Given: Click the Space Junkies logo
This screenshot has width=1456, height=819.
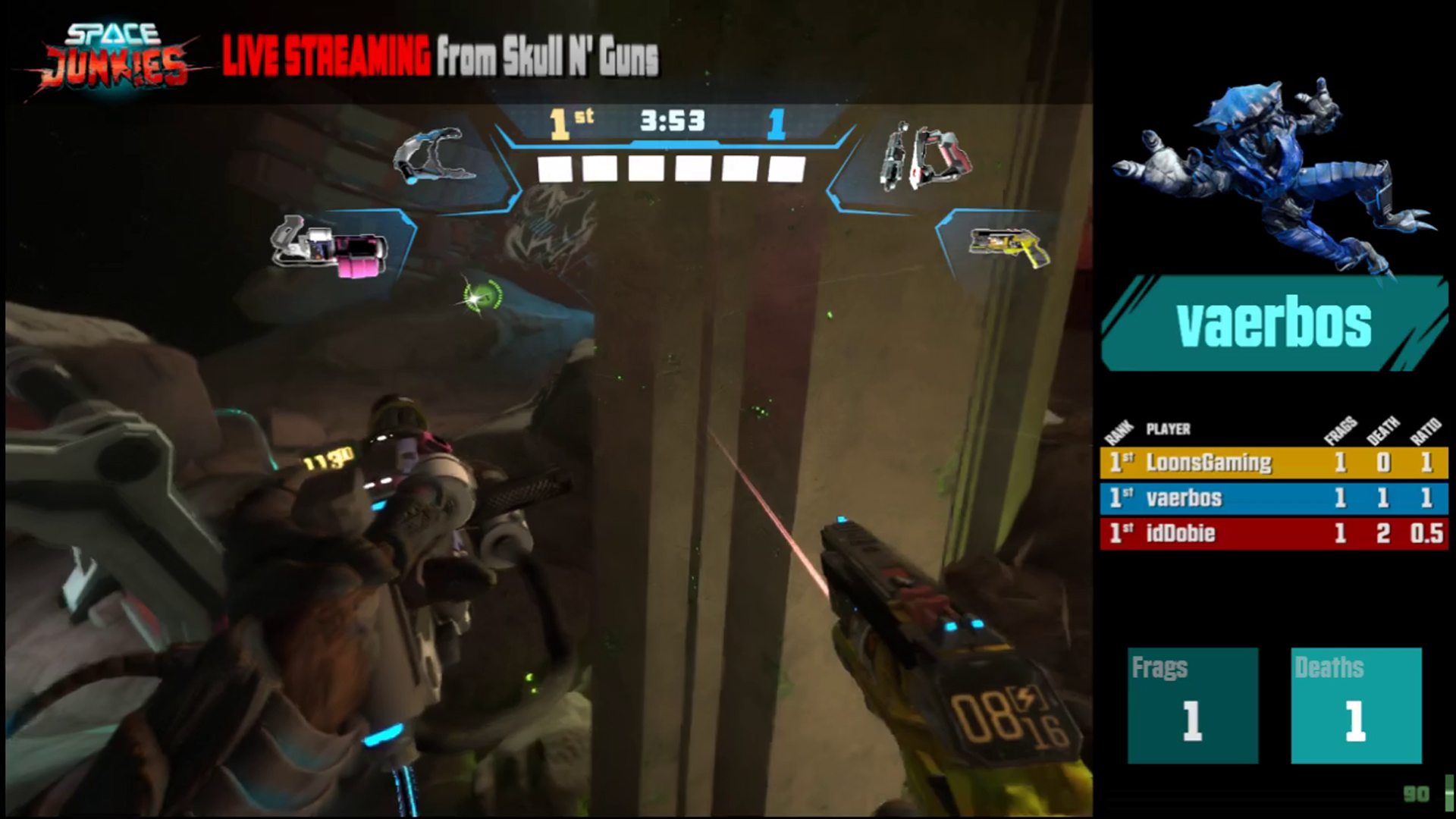Looking at the screenshot, I should point(114,57).
